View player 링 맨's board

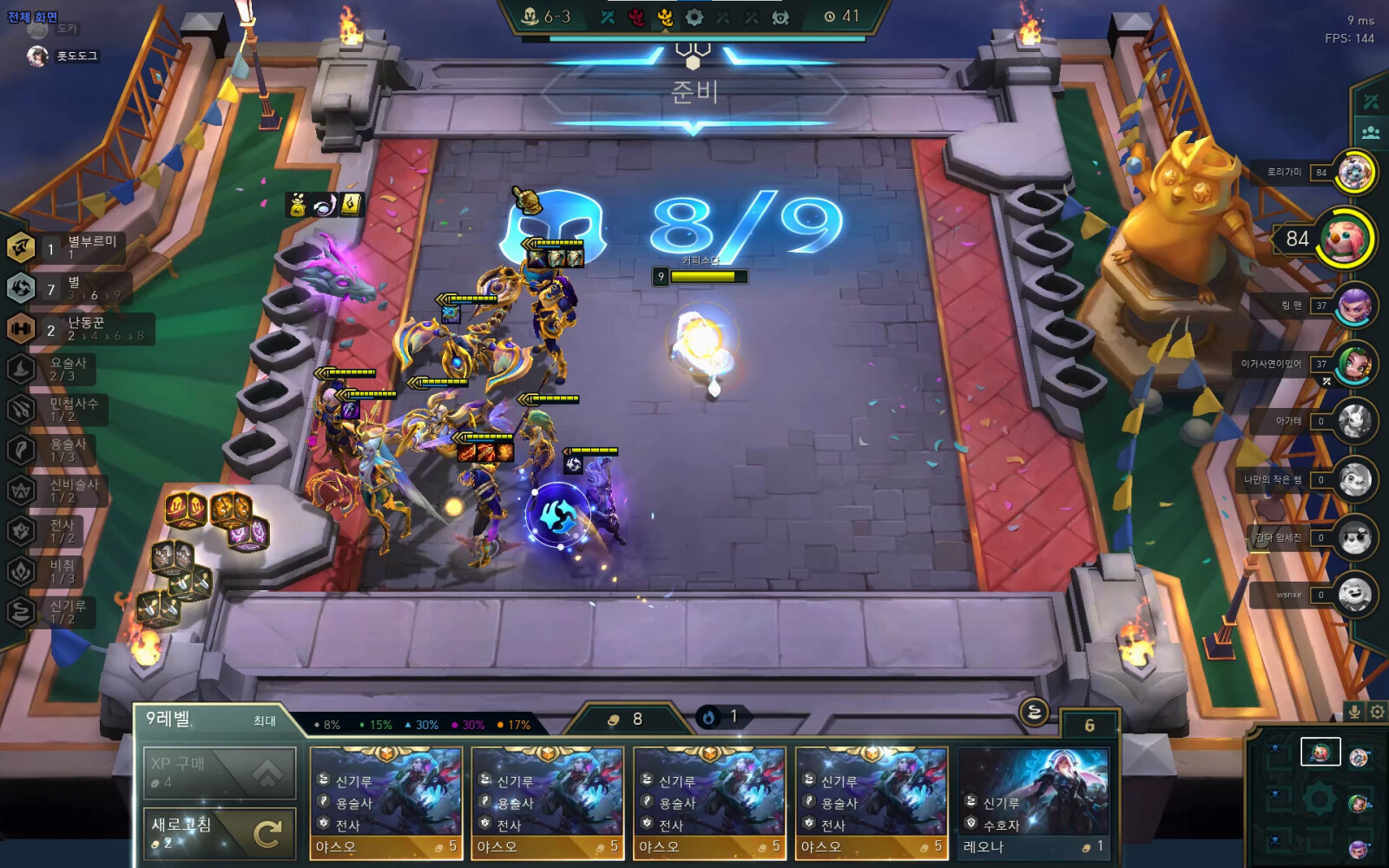click(x=1353, y=306)
